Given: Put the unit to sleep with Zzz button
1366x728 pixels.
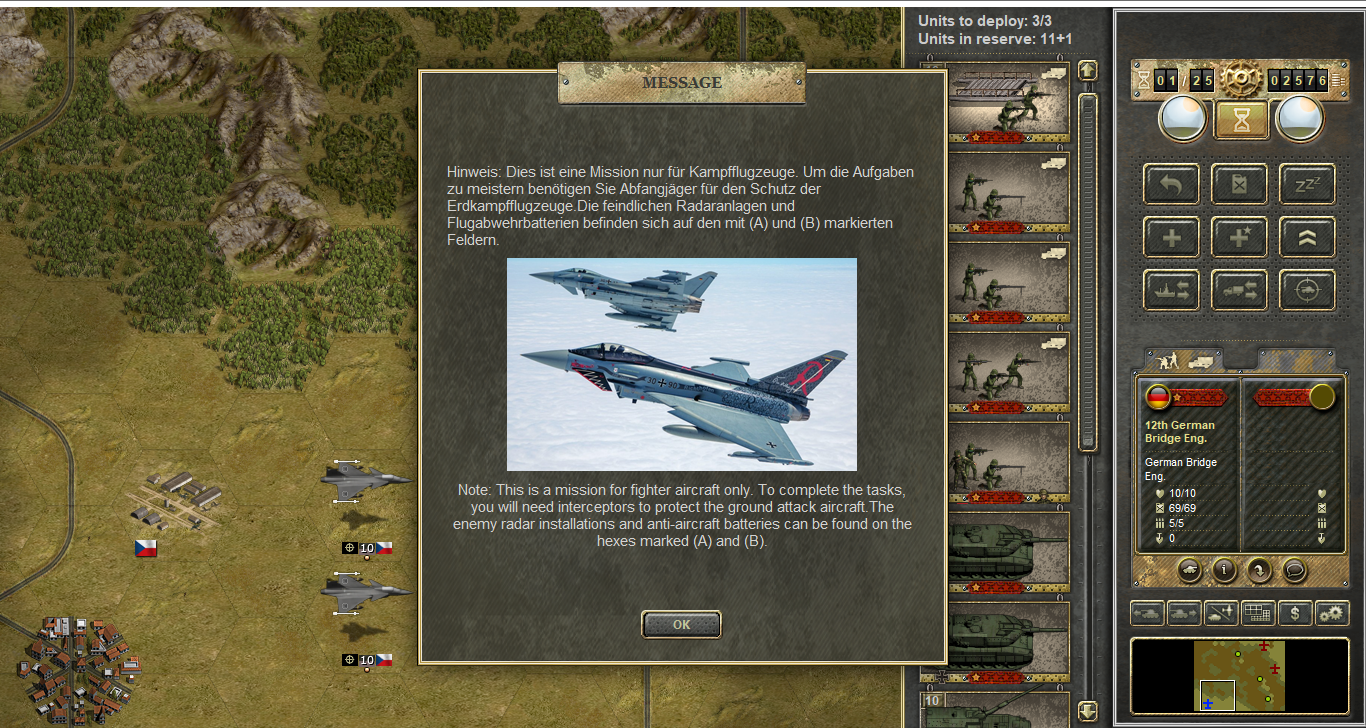Looking at the screenshot, I should (x=1307, y=184).
